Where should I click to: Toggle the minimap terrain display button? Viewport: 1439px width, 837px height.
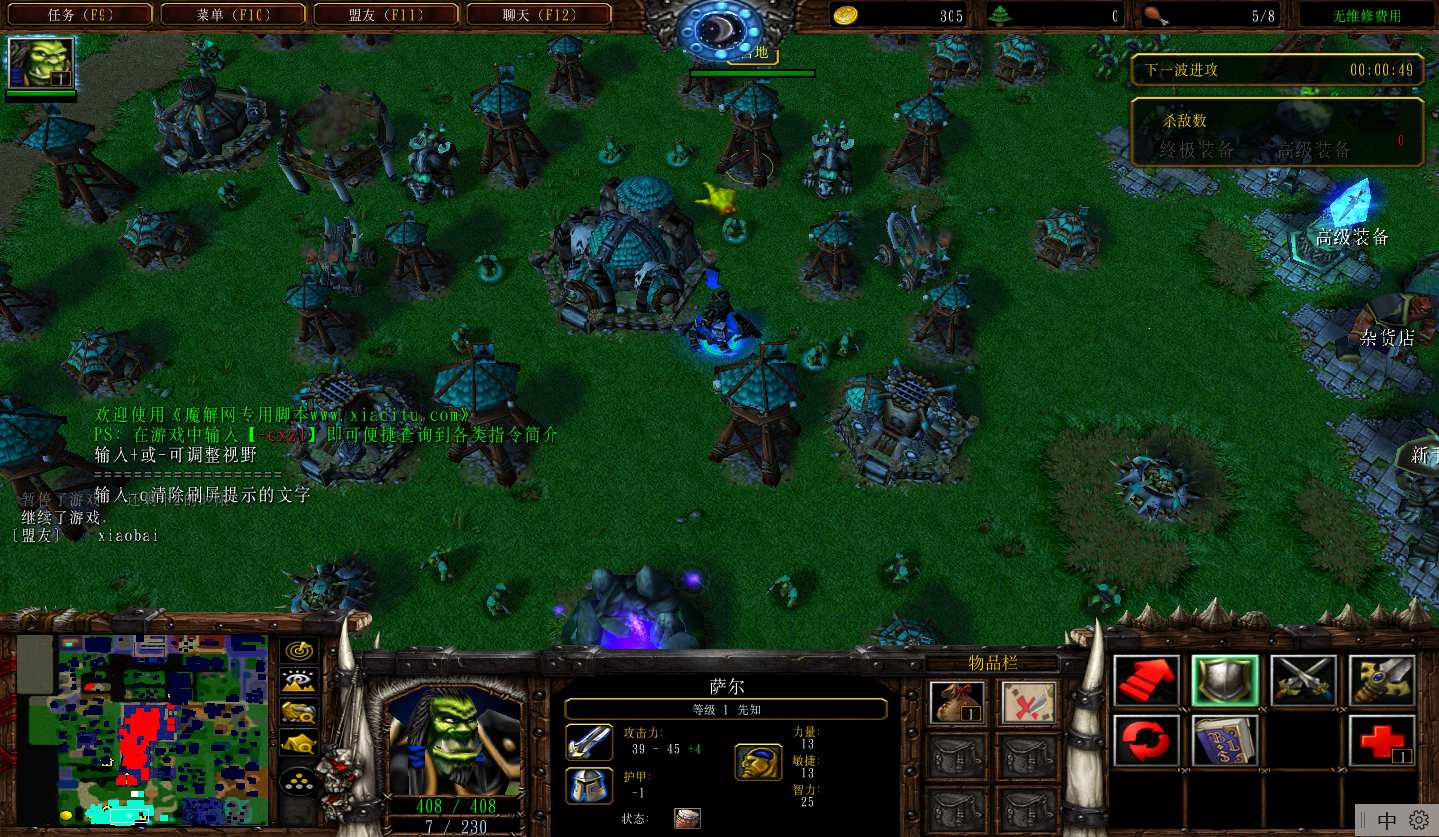298,683
